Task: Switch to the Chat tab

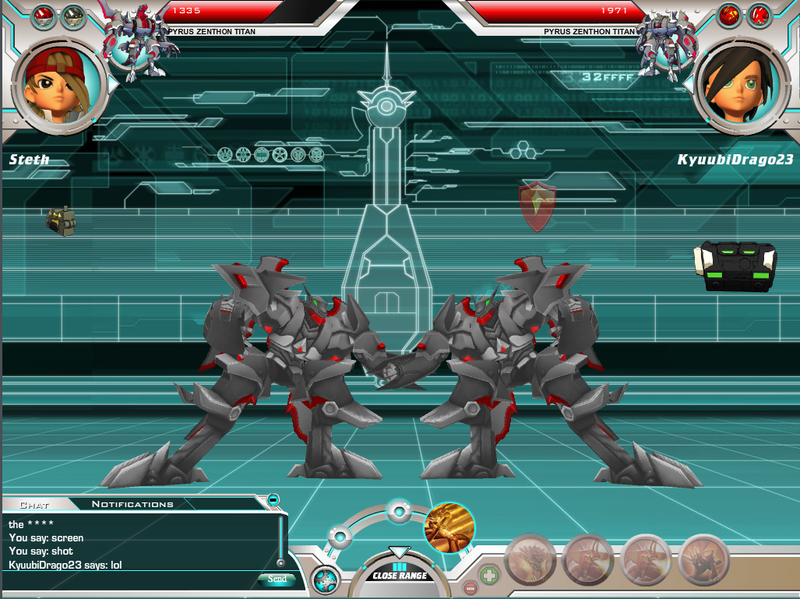Action: pos(34,504)
